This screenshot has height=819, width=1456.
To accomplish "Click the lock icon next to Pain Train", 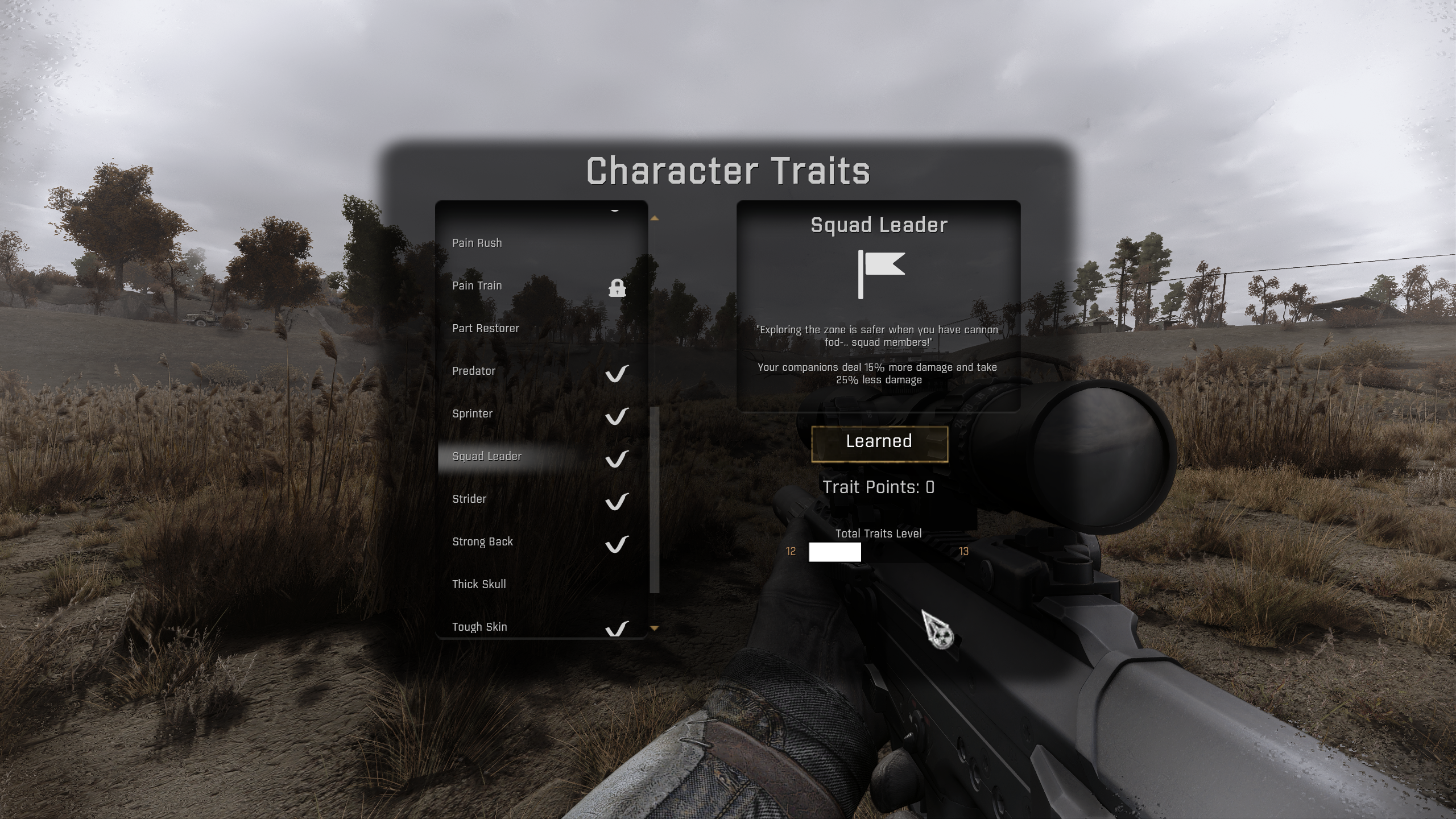I will pos(618,288).
